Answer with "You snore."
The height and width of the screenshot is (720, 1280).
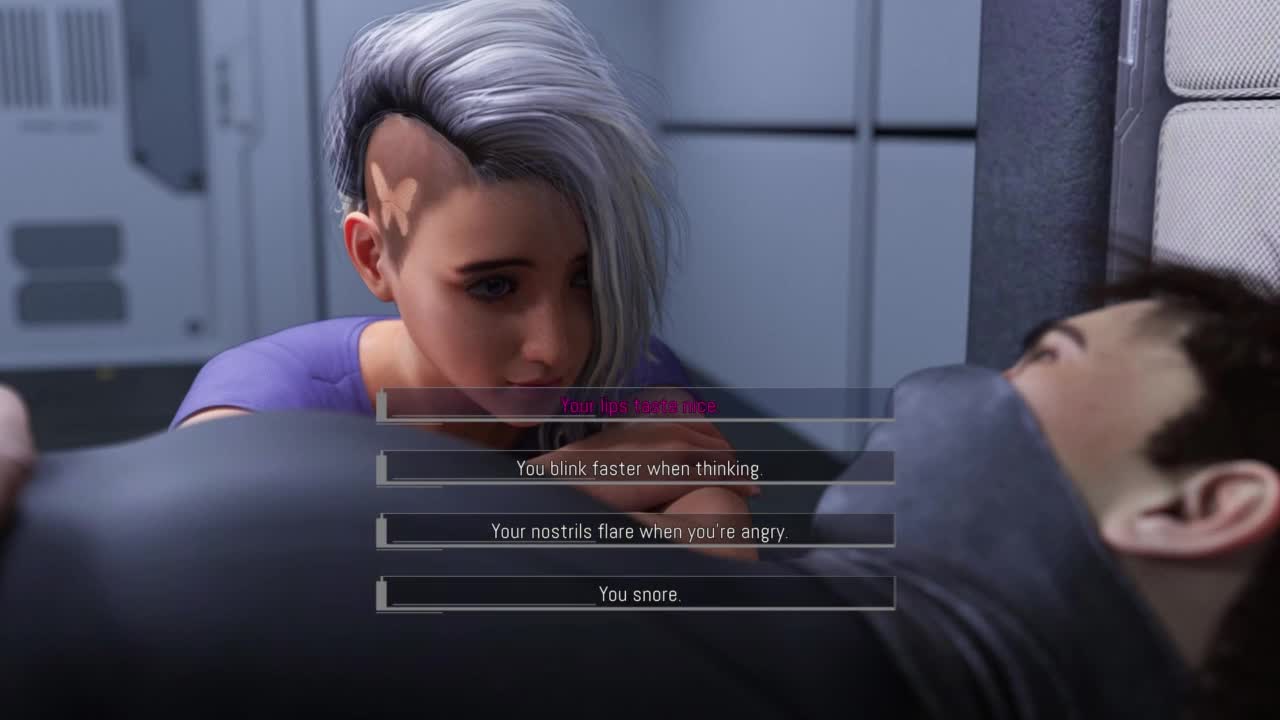tap(638, 594)
